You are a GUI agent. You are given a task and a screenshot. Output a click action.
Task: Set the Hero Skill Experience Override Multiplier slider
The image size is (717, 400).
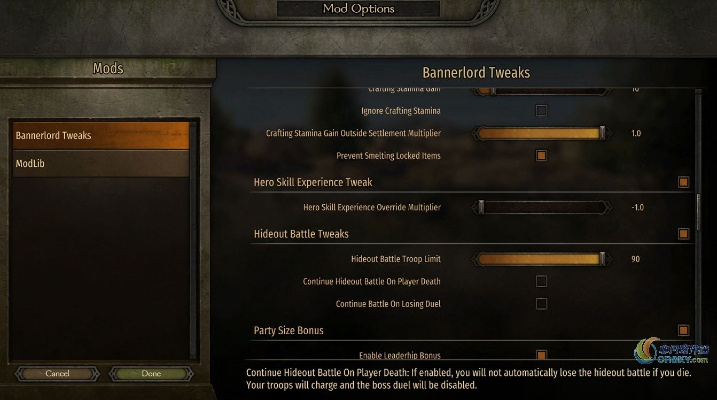pos(540,207)
